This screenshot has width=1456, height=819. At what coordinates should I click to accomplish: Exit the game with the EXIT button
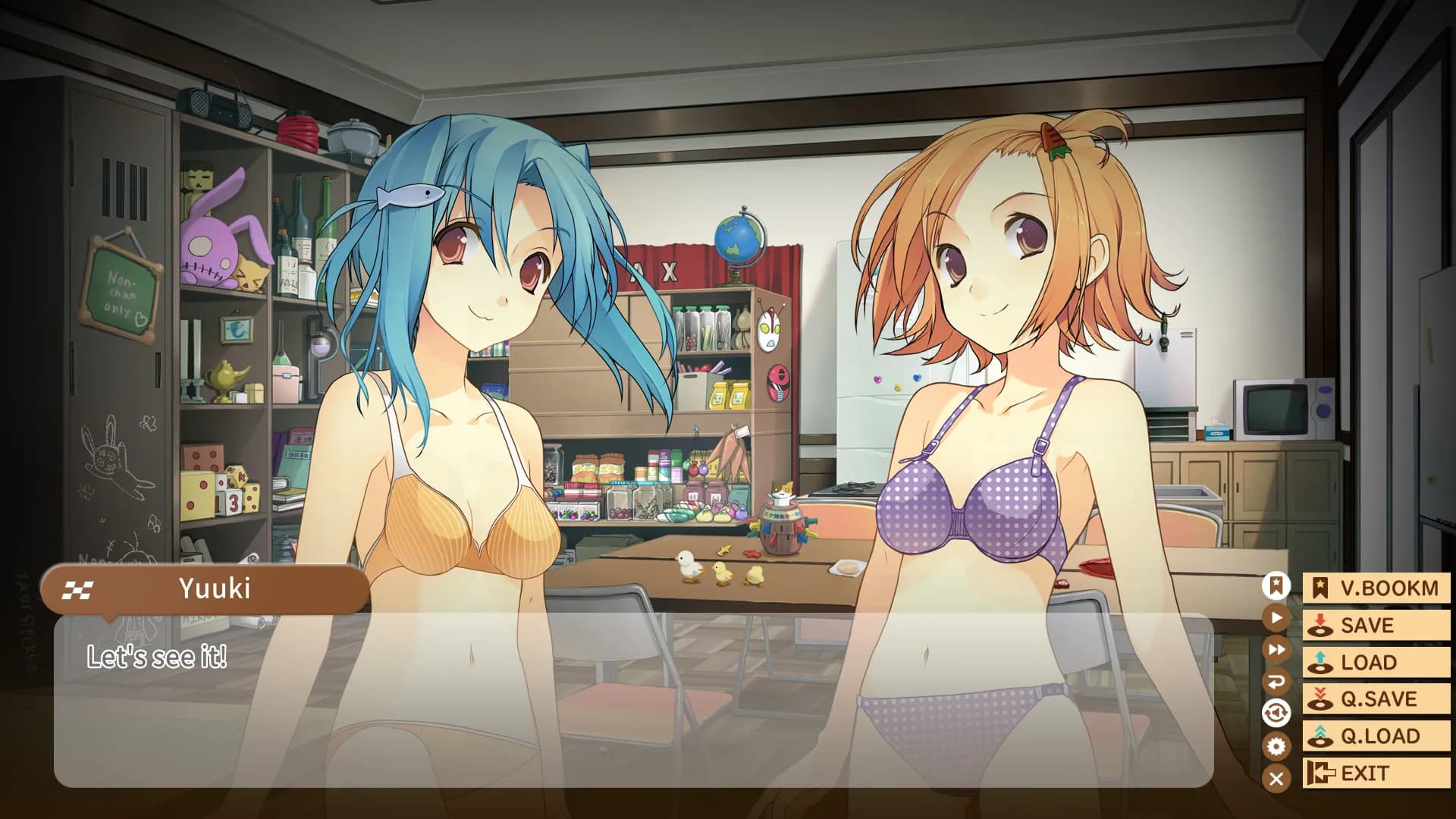[1376, 773]
